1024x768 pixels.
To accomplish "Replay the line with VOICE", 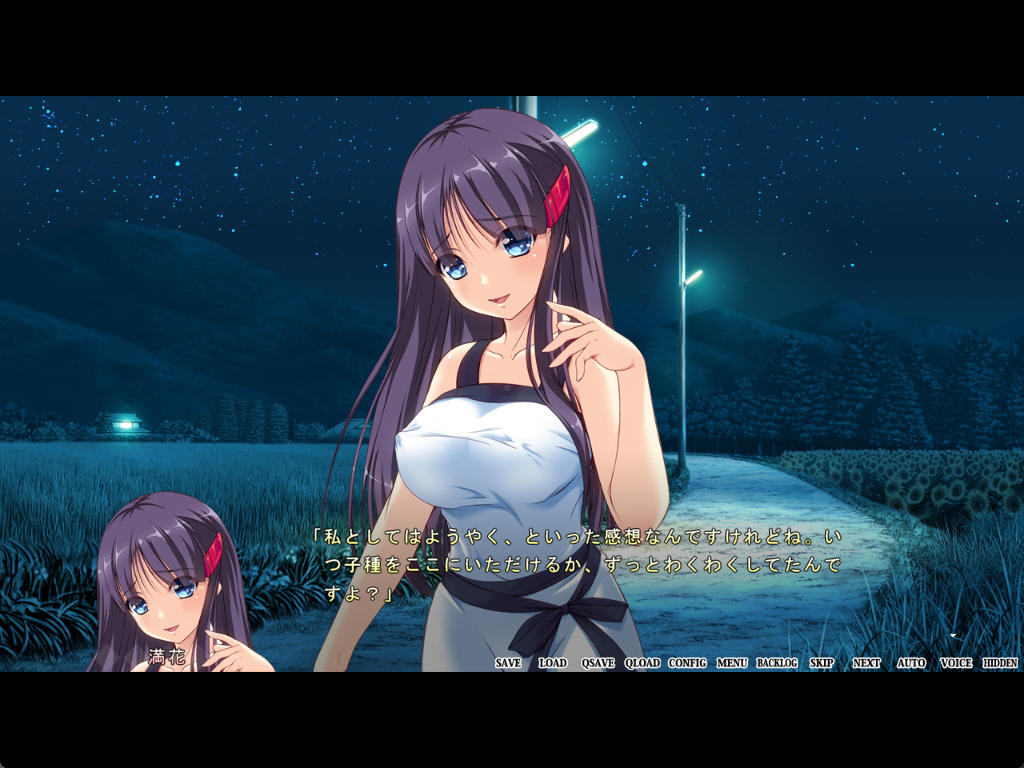I will click(956, 663).
